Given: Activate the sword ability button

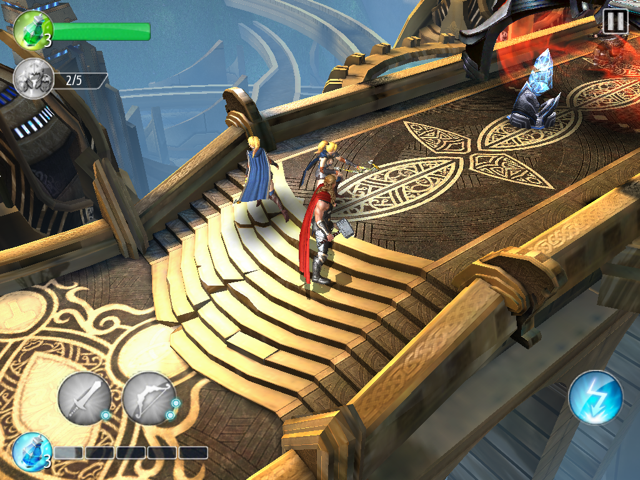Looking at the screenshot, I should pos(84,398).
